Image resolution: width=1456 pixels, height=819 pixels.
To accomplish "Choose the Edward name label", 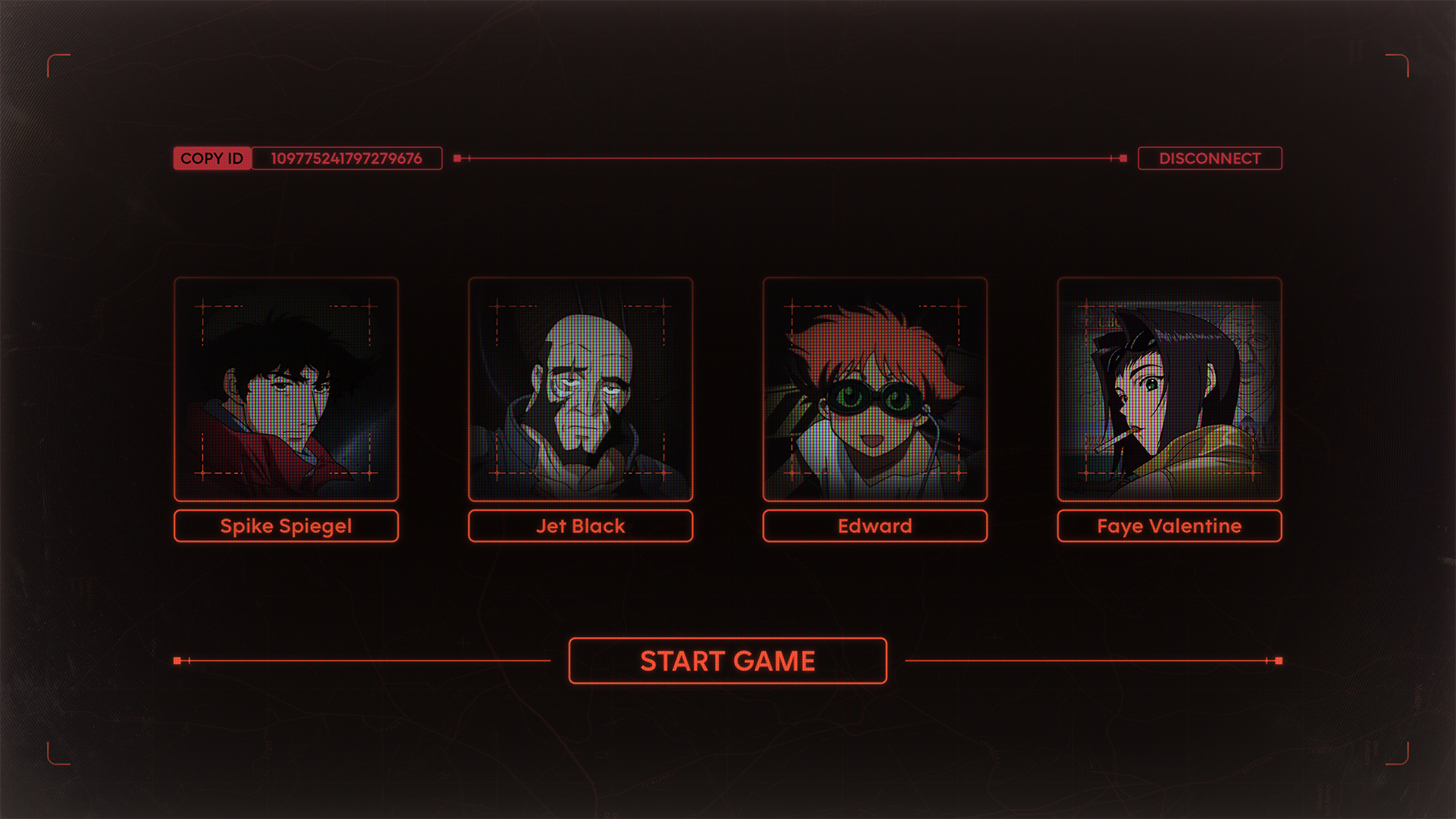I will pyautogui.click(x=874, y=526).
